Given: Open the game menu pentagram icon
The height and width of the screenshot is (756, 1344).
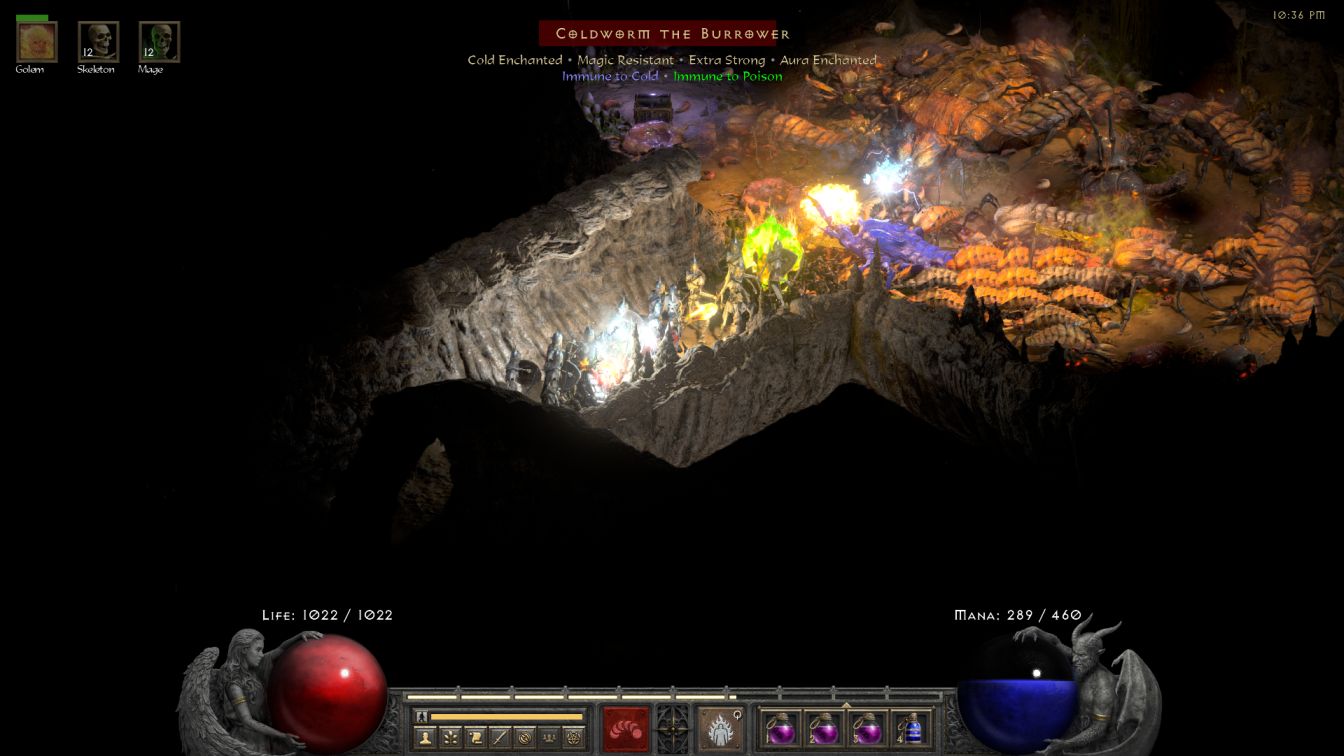Looking at the screenshot, I should (x=574, y=738).
